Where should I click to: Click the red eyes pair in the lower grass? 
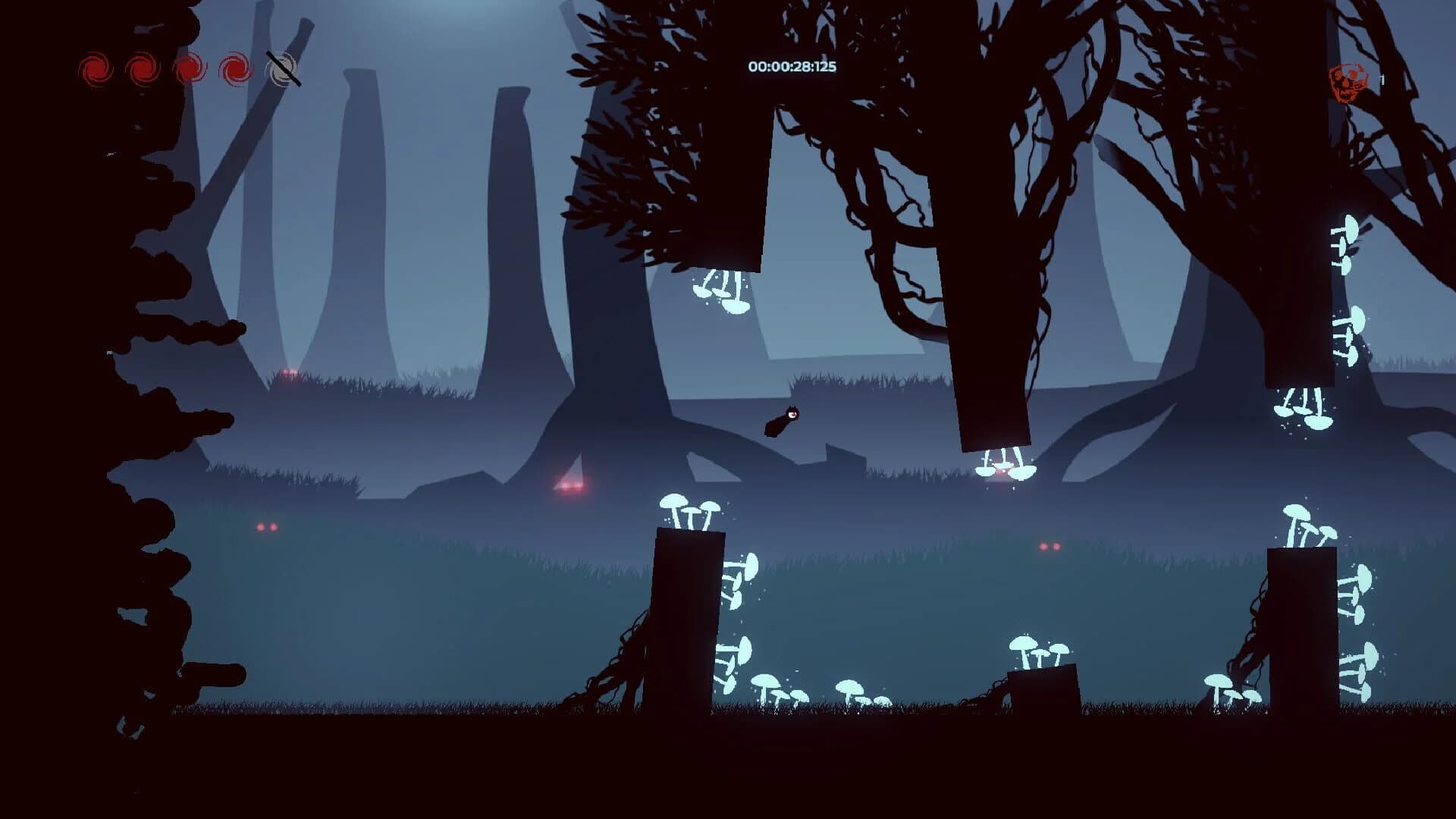tap(265, 526)
